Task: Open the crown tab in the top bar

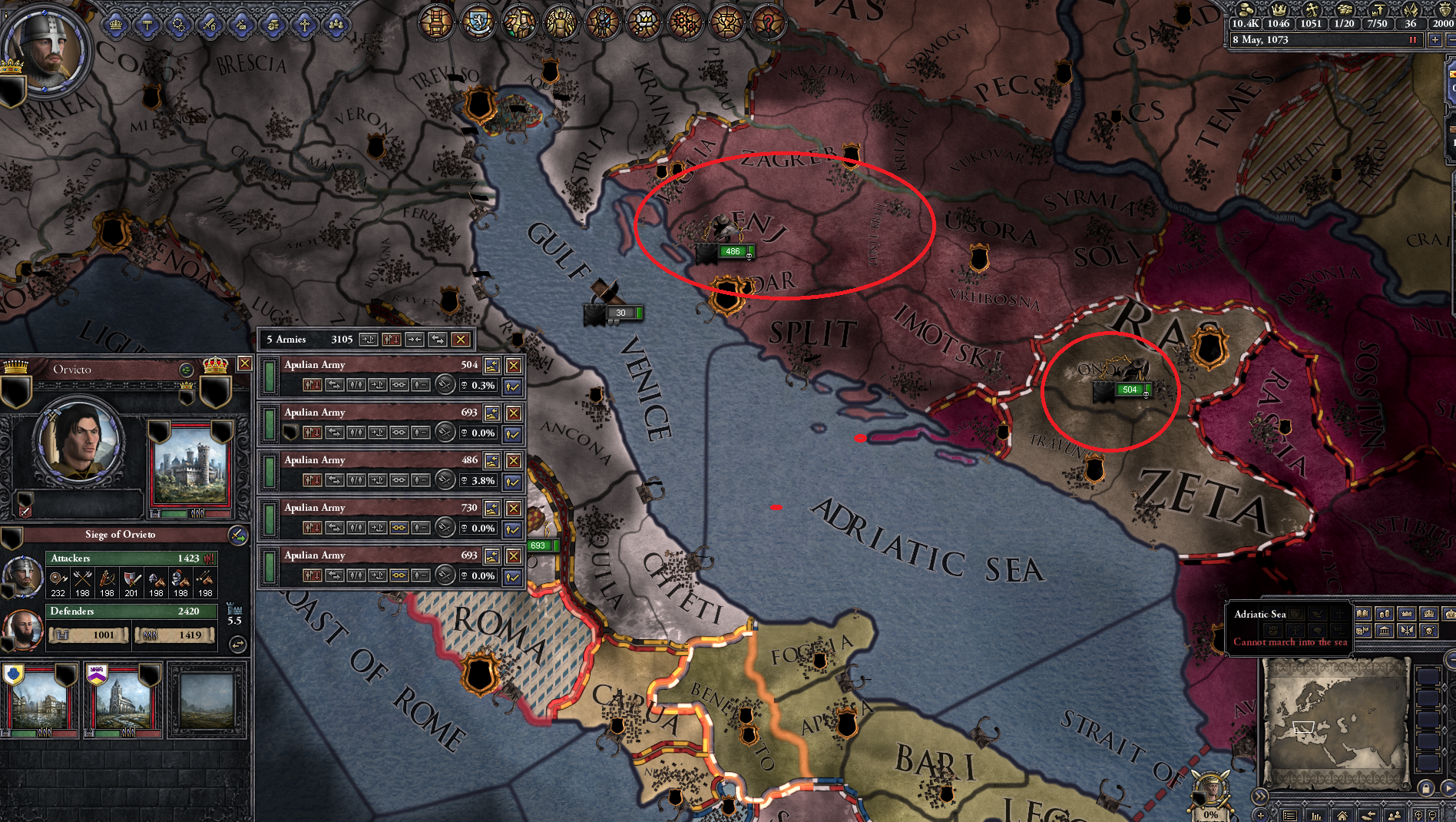Action: (116, 25)
